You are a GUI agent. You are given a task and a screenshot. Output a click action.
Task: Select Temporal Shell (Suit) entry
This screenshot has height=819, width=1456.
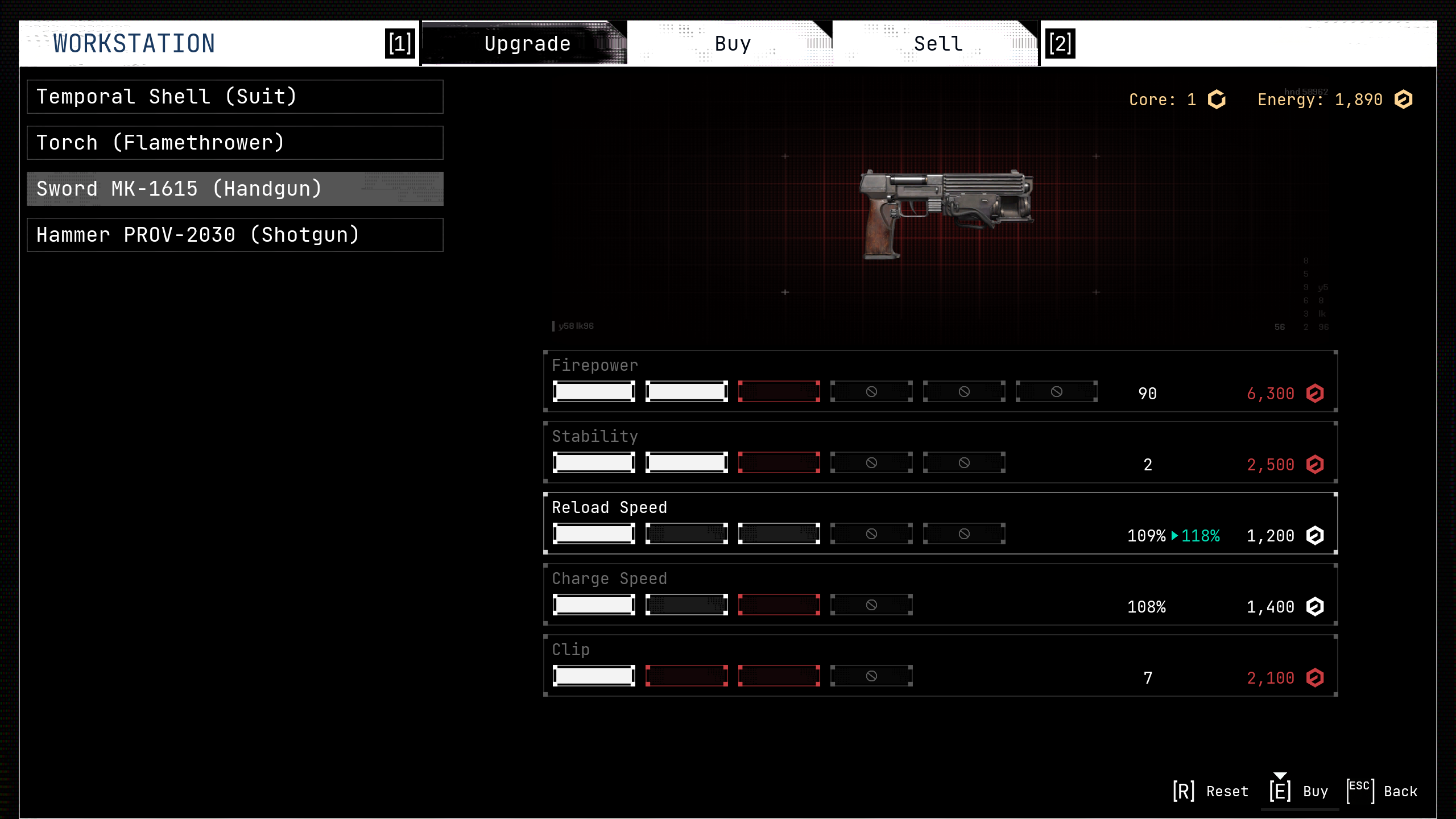pyautogui.click(x=235, y=97)
